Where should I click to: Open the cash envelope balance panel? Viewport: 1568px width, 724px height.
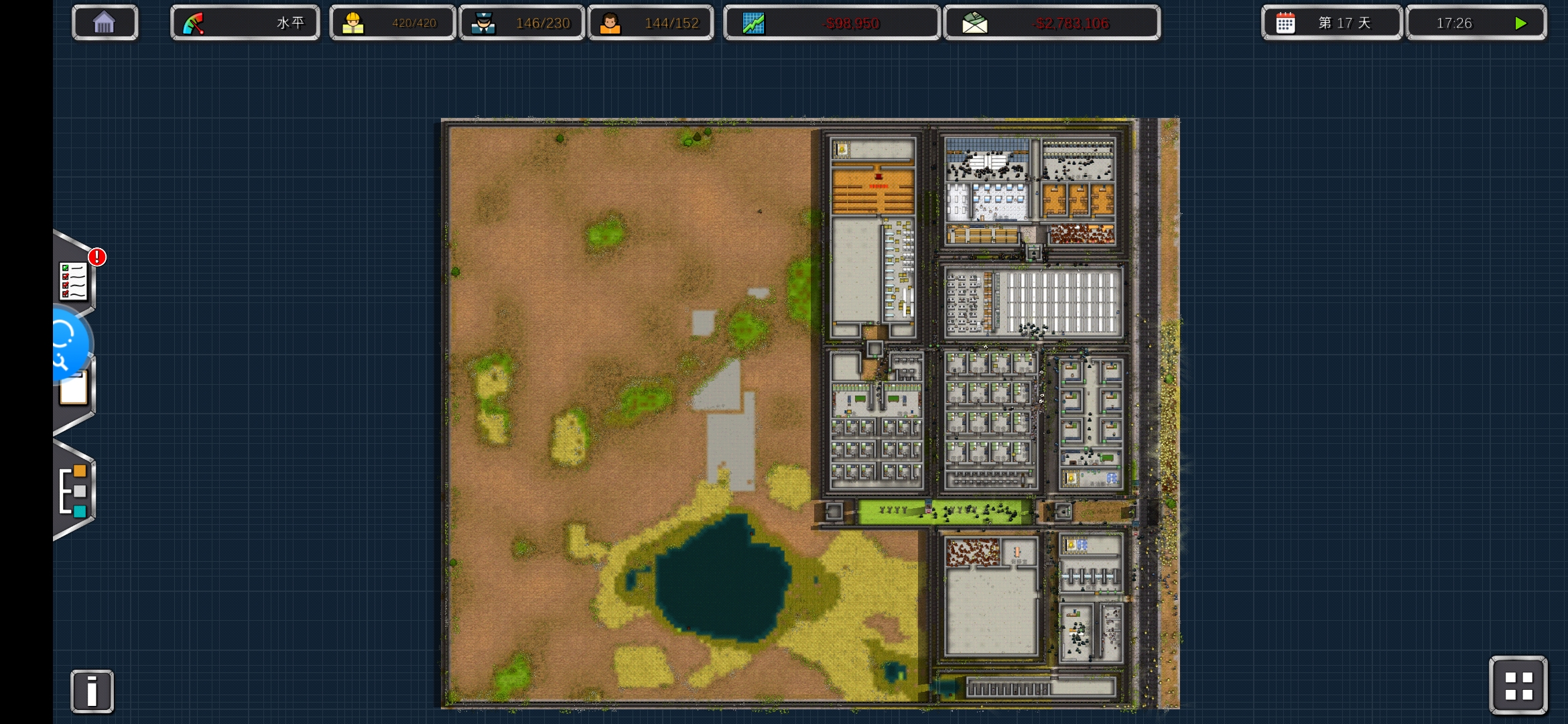1051,23
